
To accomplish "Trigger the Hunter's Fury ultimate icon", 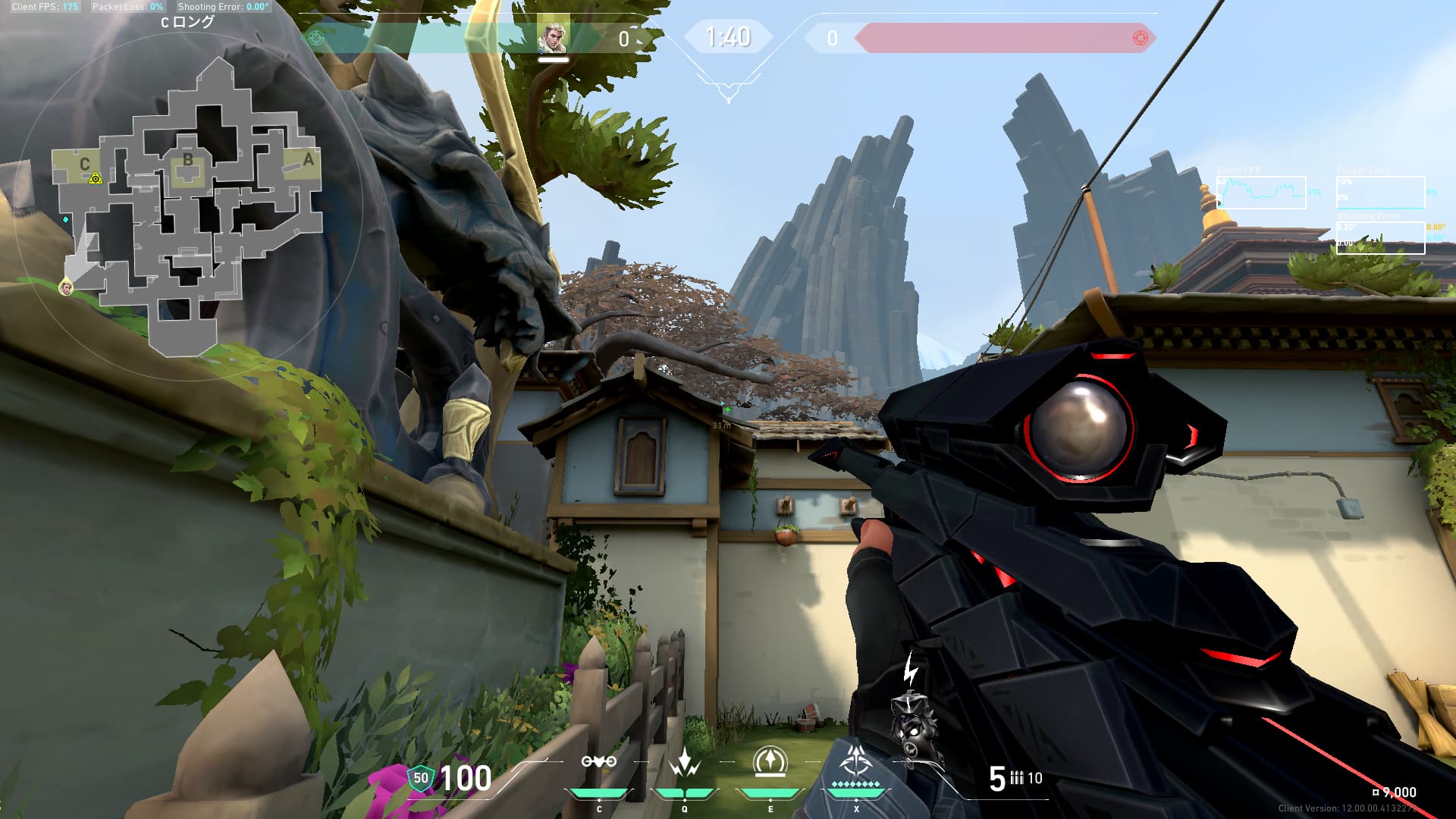I will [856, 761].
